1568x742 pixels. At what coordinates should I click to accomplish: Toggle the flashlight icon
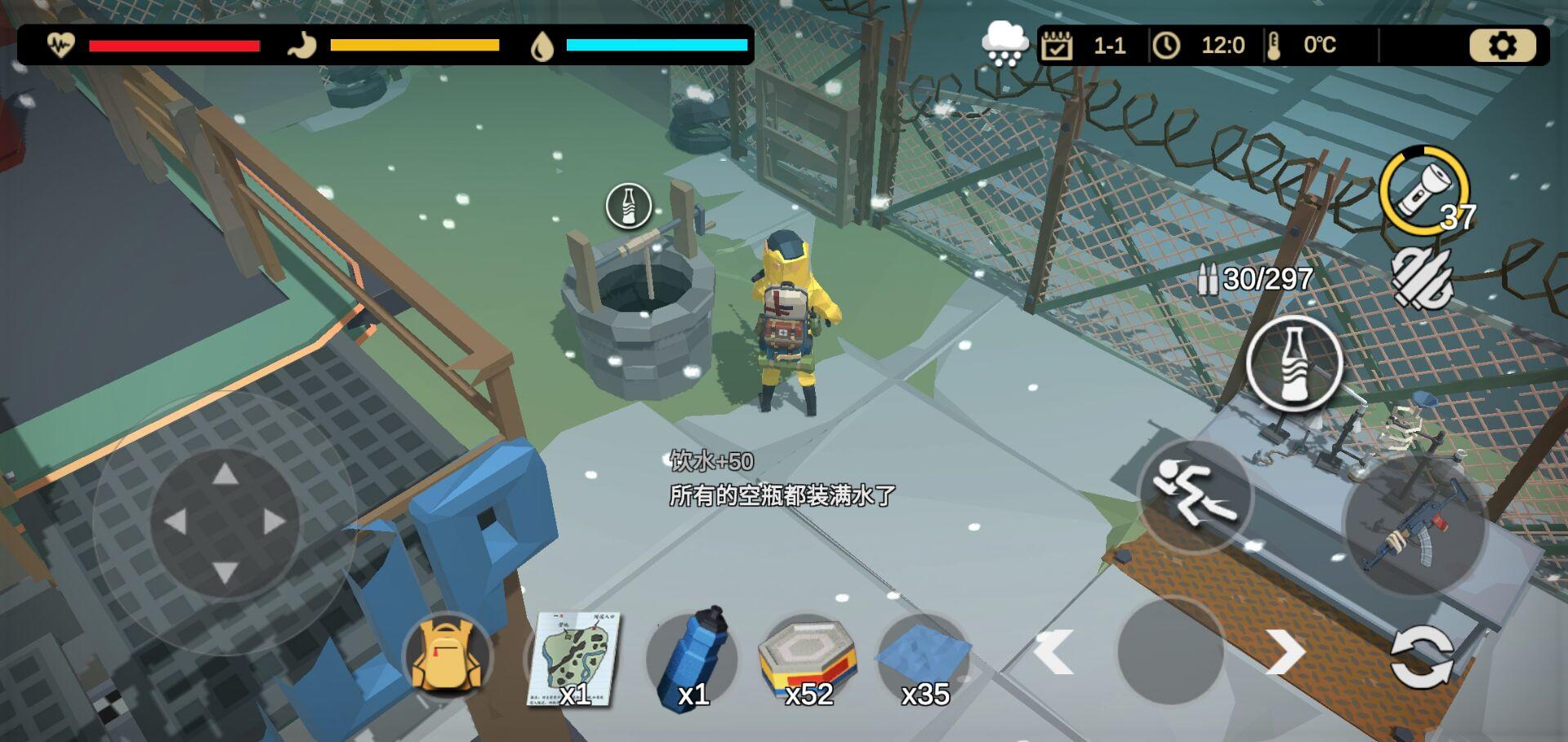point(1423,189)
